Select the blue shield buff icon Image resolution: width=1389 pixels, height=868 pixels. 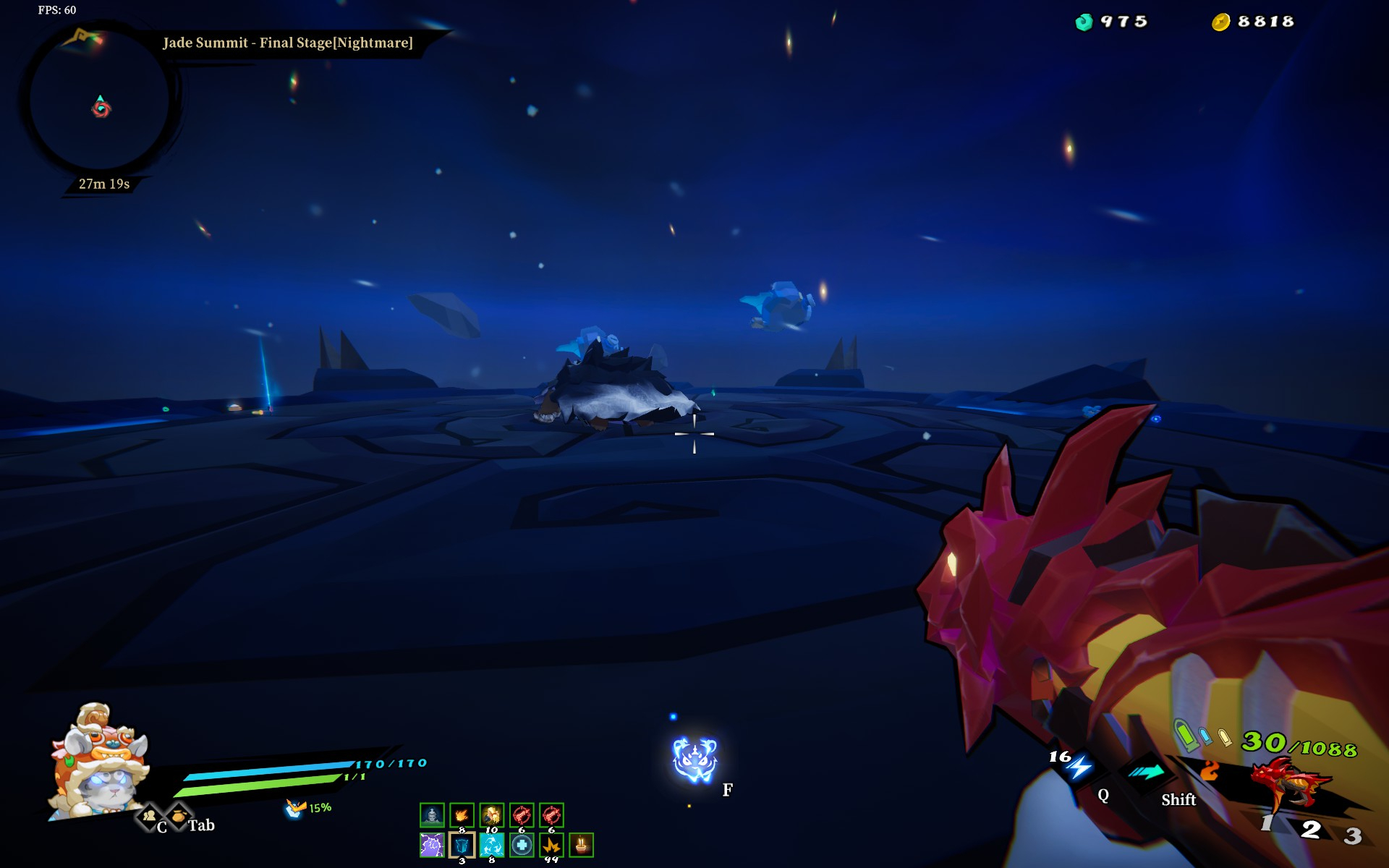[462, 845]
